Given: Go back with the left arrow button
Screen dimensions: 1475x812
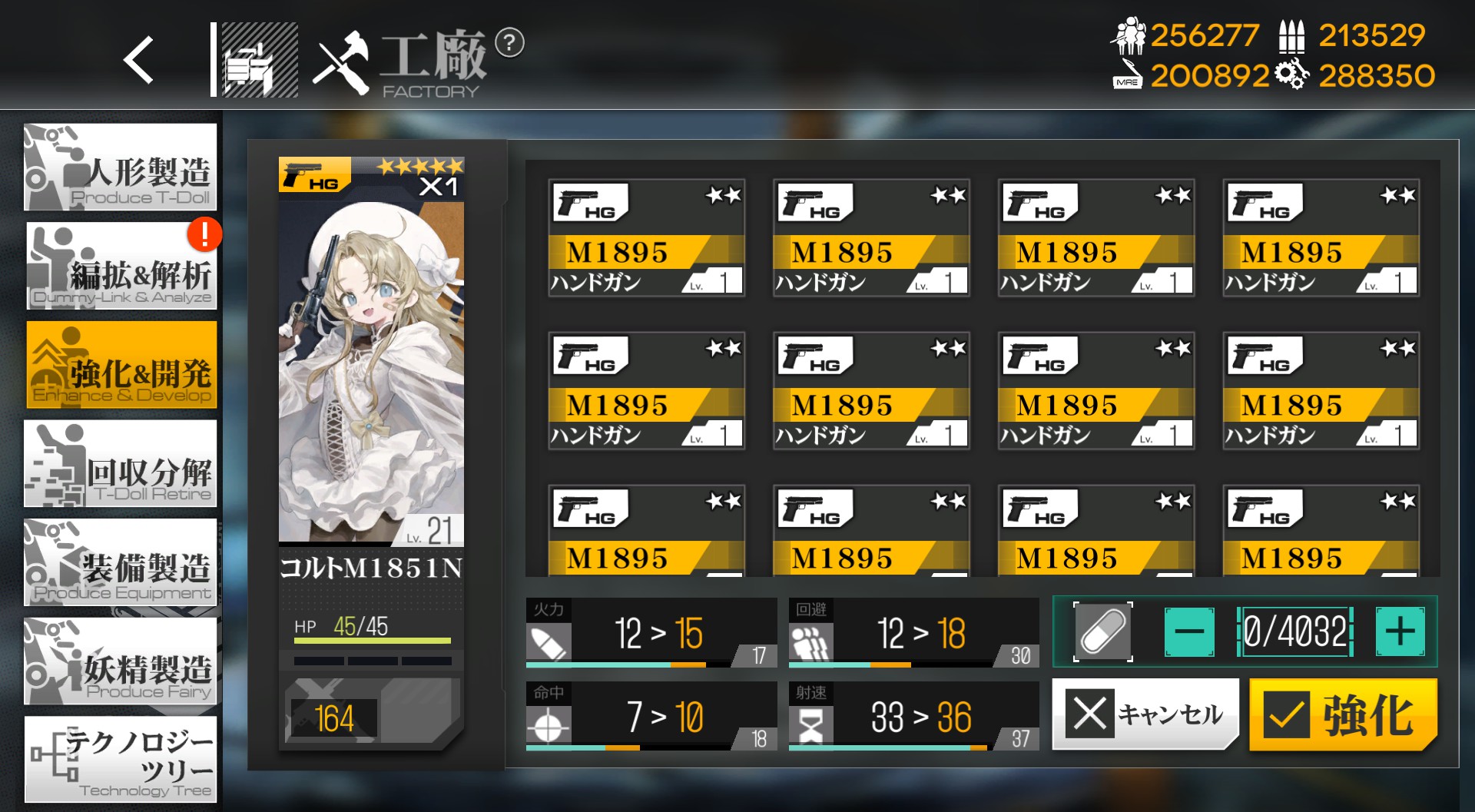Looking at the screenshot, I should click(139, 60).
